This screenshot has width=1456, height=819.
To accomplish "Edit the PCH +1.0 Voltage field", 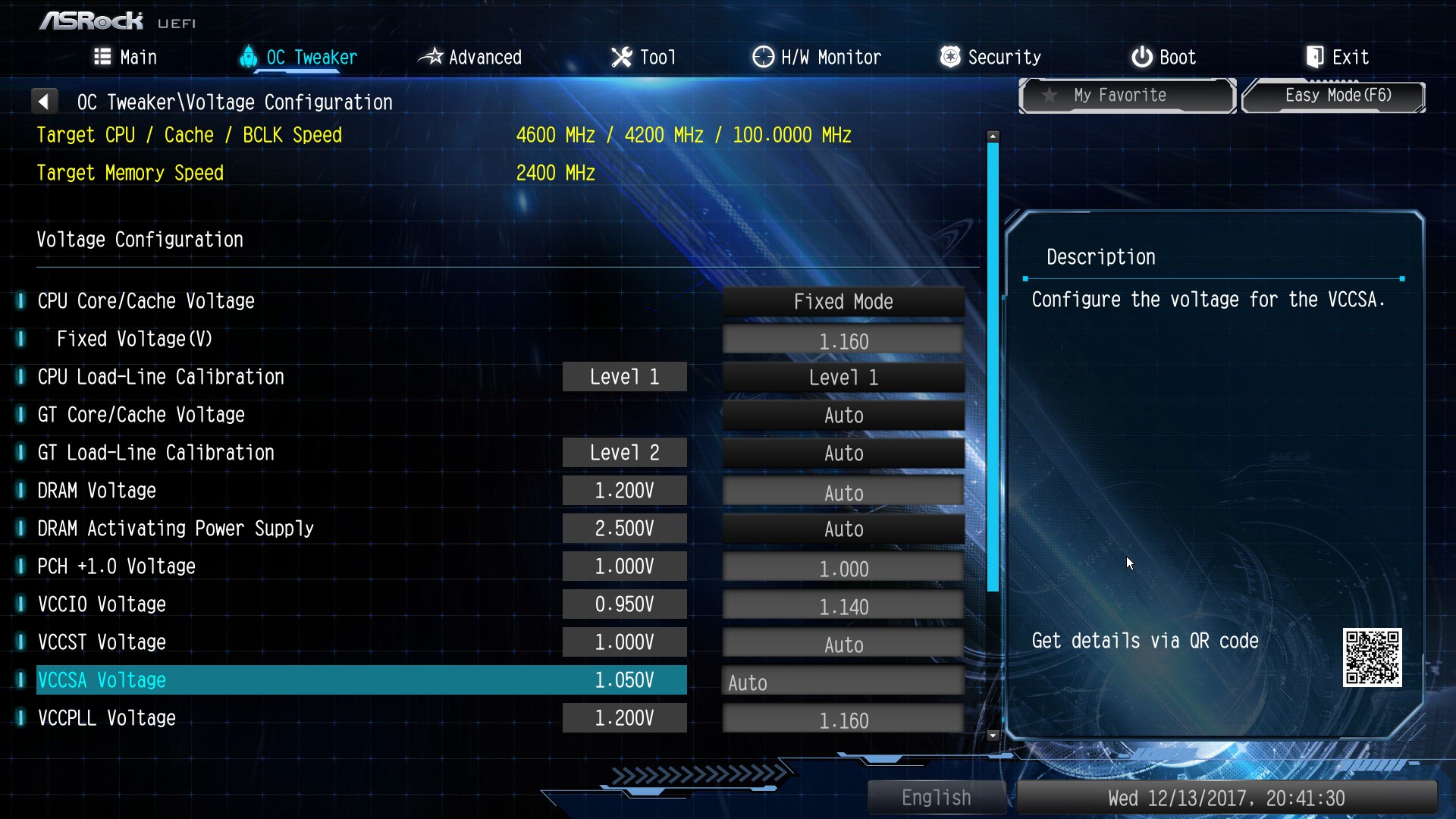I will (x=843, y=568).
